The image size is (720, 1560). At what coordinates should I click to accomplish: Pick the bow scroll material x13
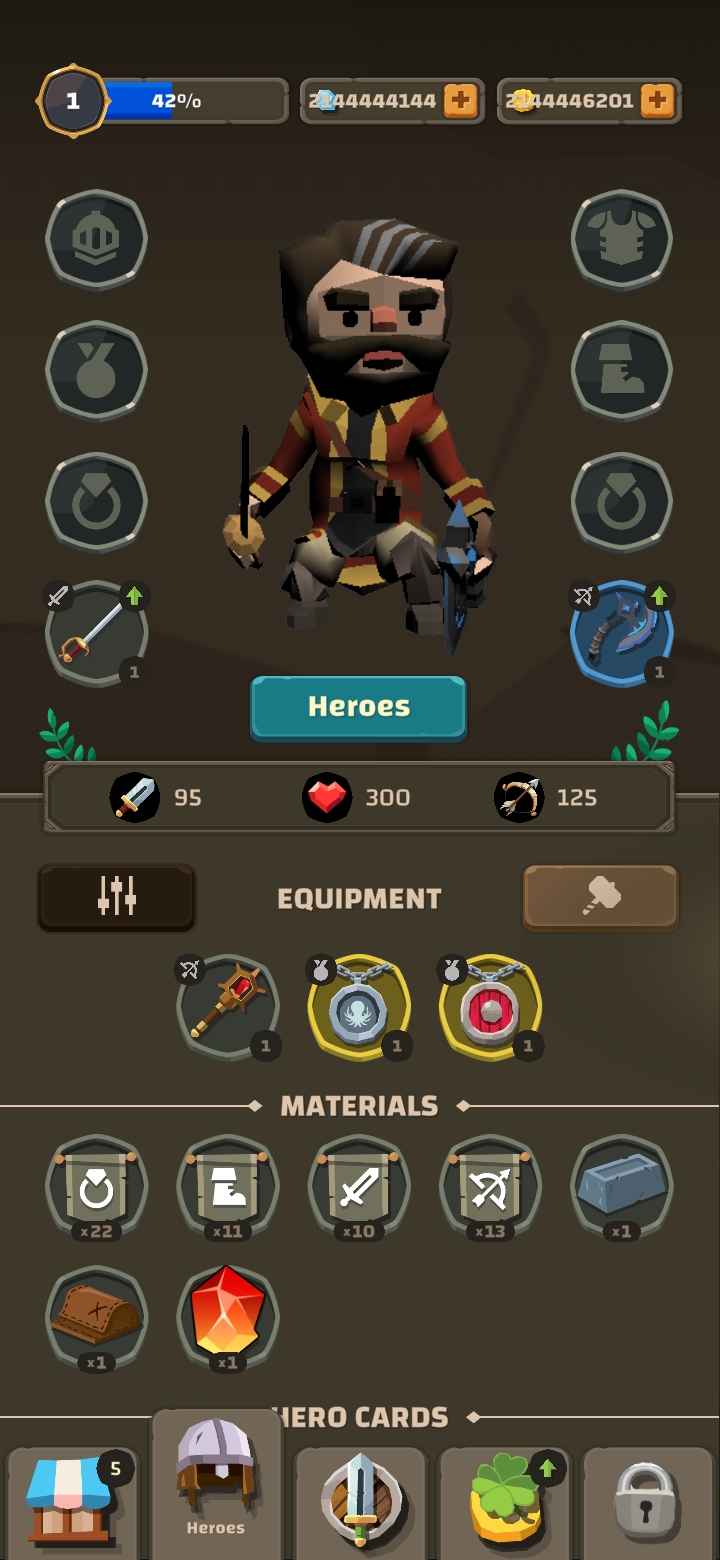(490, 1187)
